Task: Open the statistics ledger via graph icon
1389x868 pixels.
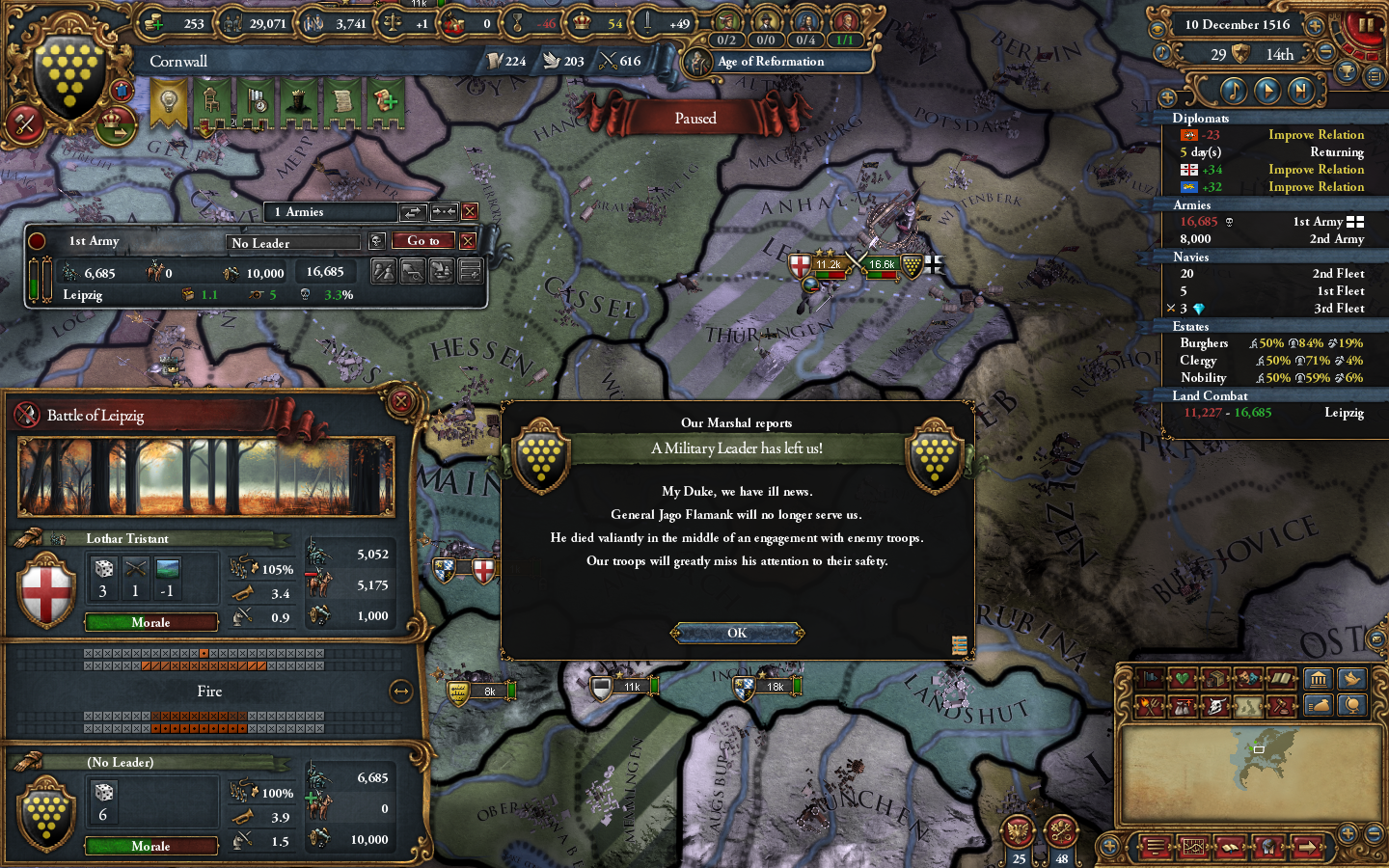Action: tap(1193, 846)
